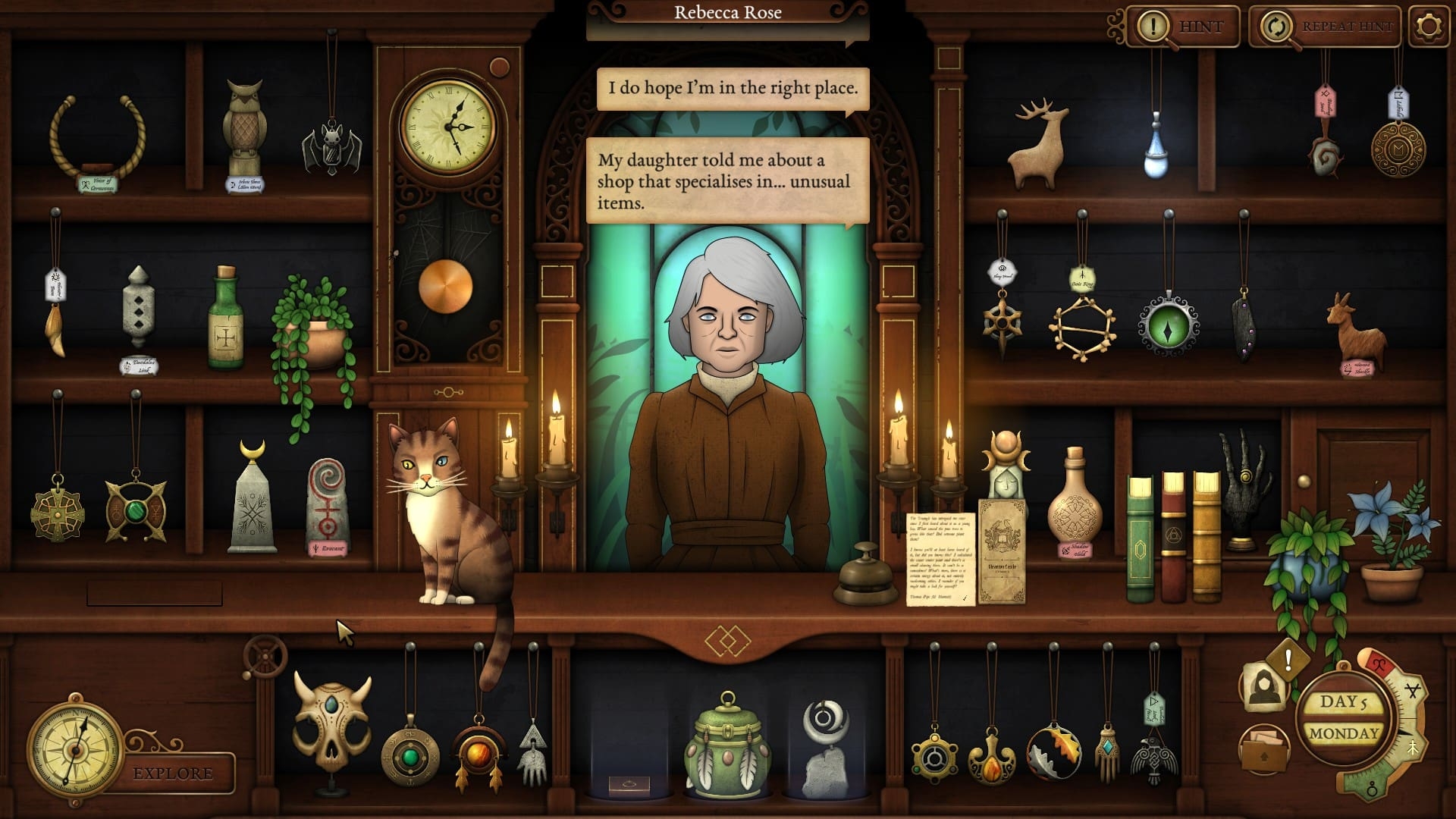1456x819 pixels.
Task: Open the card folder icon
Action: (x=1263, y=748)
